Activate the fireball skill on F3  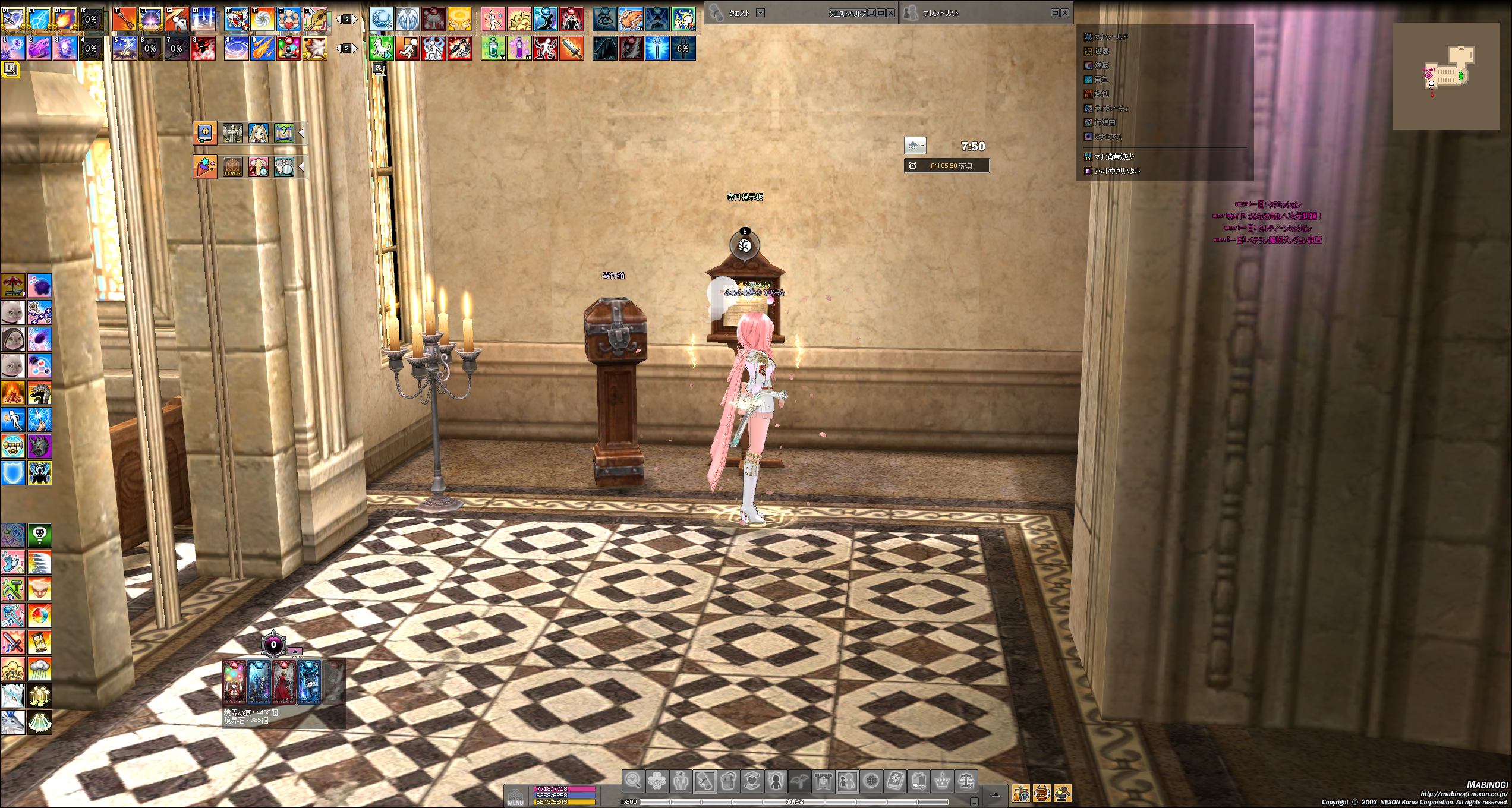(65, 19)
